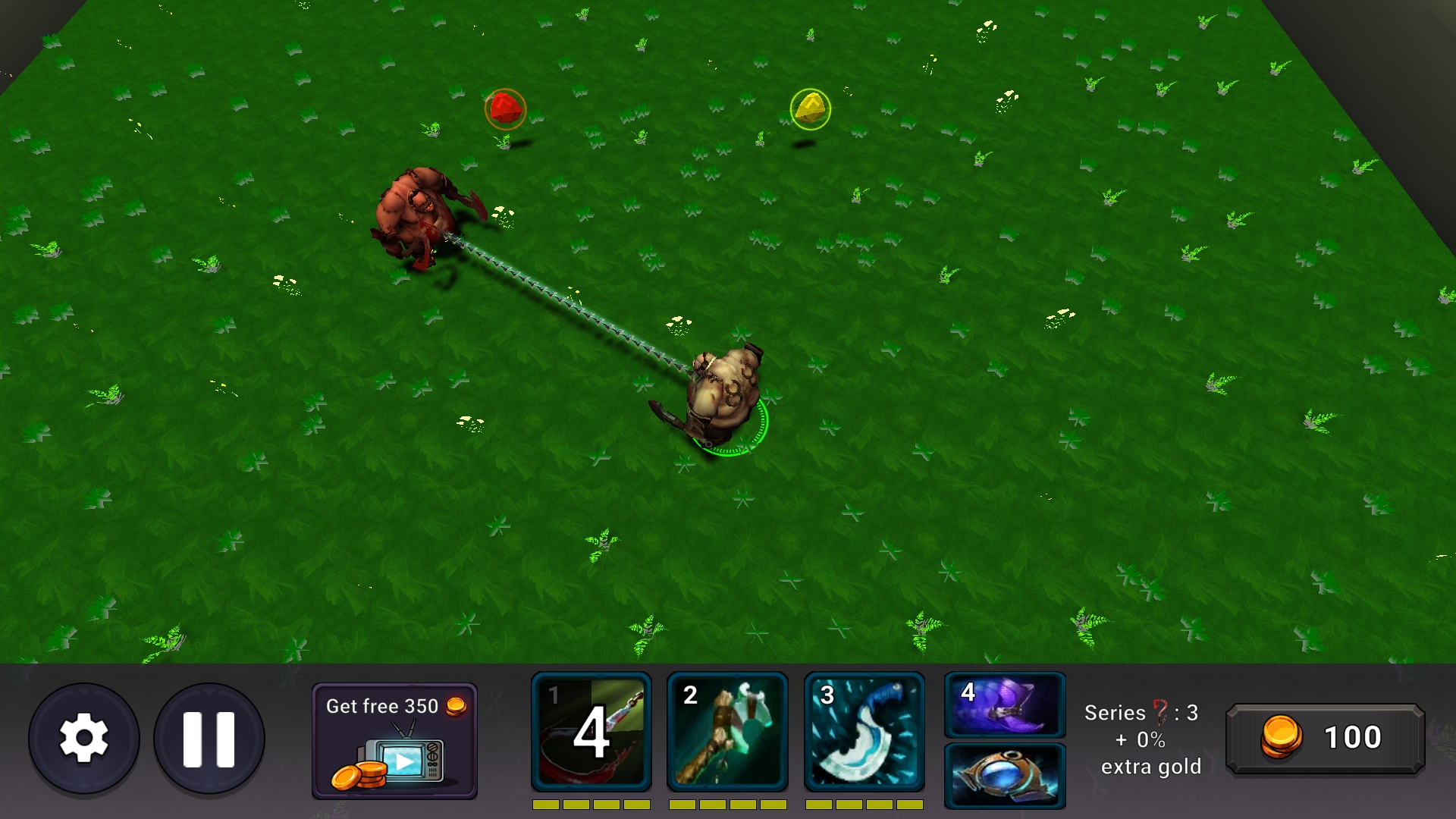Select the purple item in slot 4

[1004, 707]
